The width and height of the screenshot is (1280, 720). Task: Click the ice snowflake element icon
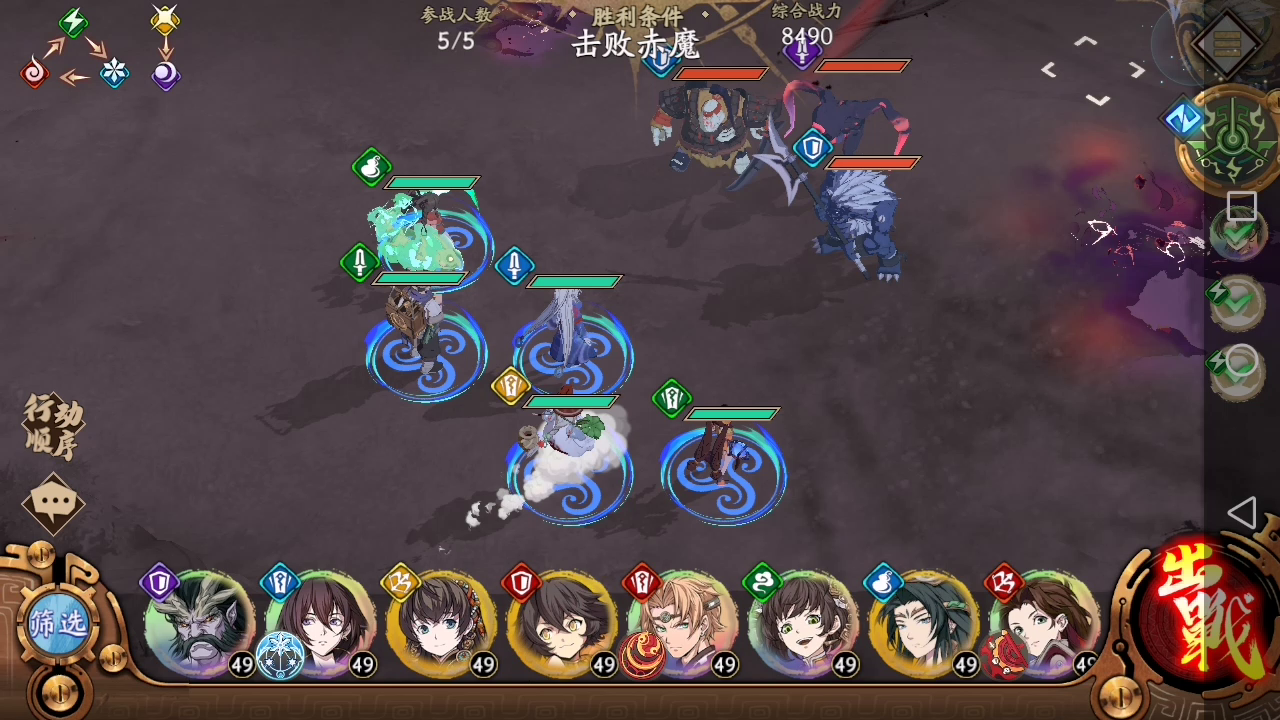[x=114, y=74]
